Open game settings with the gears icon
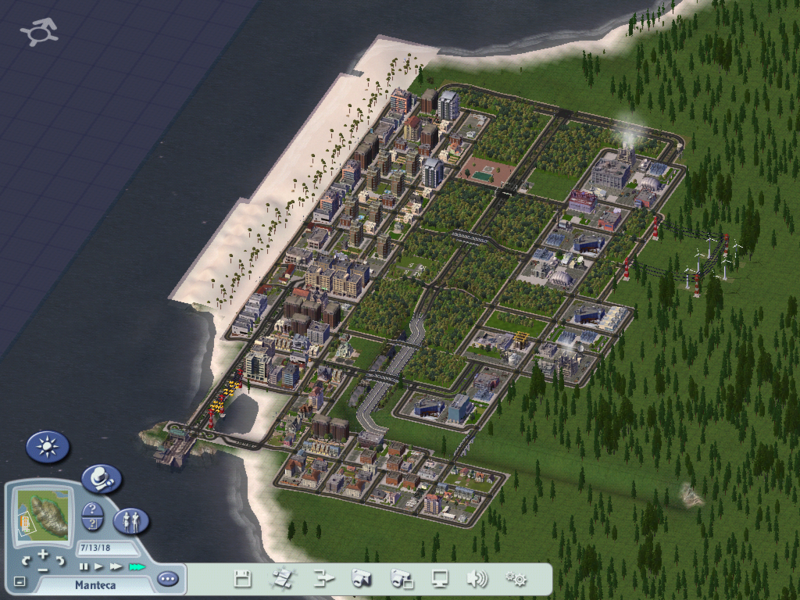Image resolution: width=800 pixels, height=600 pixels. [x=517, y=578]
